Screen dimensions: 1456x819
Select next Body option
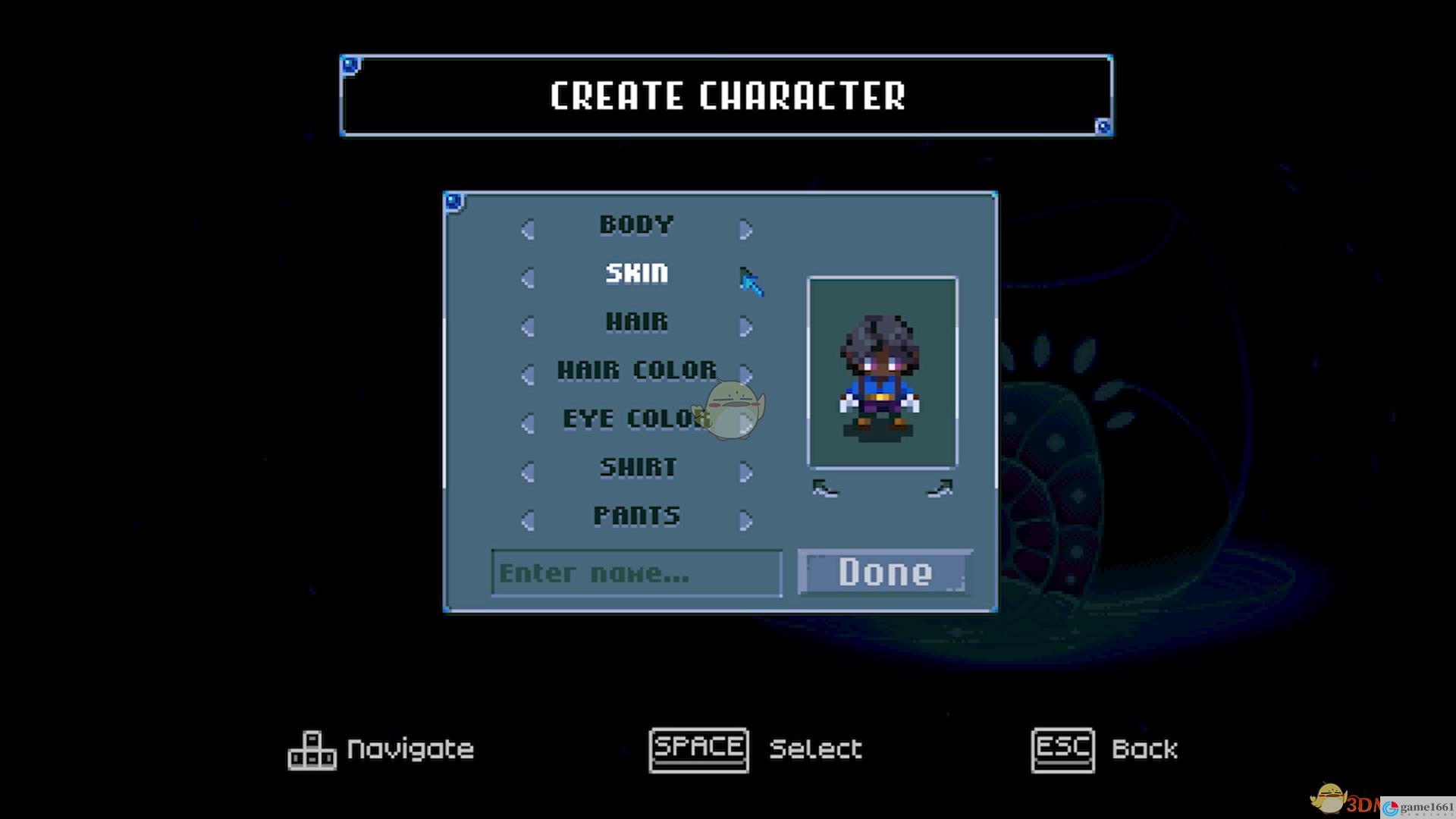pos(745,229)
